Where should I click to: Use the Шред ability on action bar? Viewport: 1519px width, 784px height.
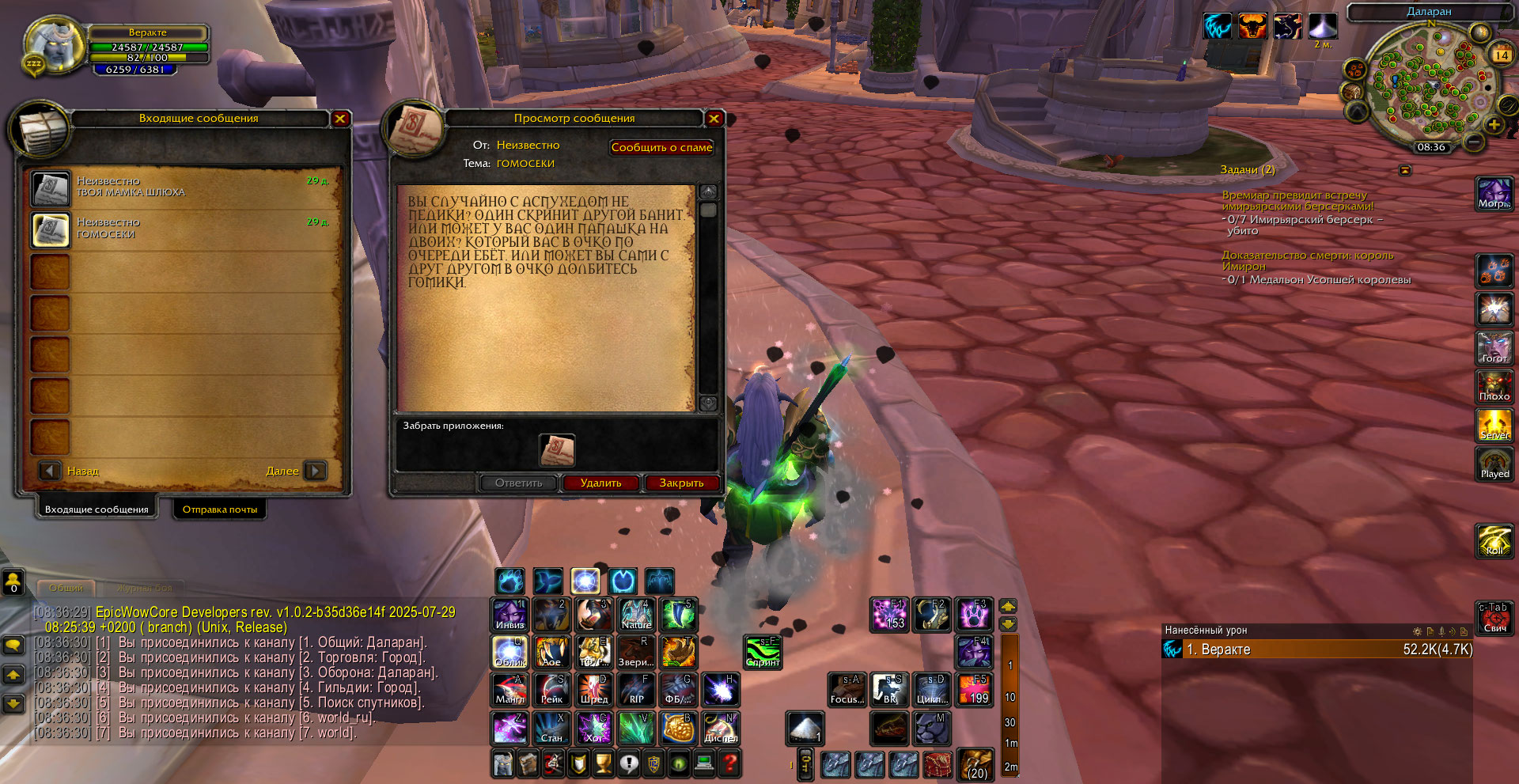coord(593,689)
